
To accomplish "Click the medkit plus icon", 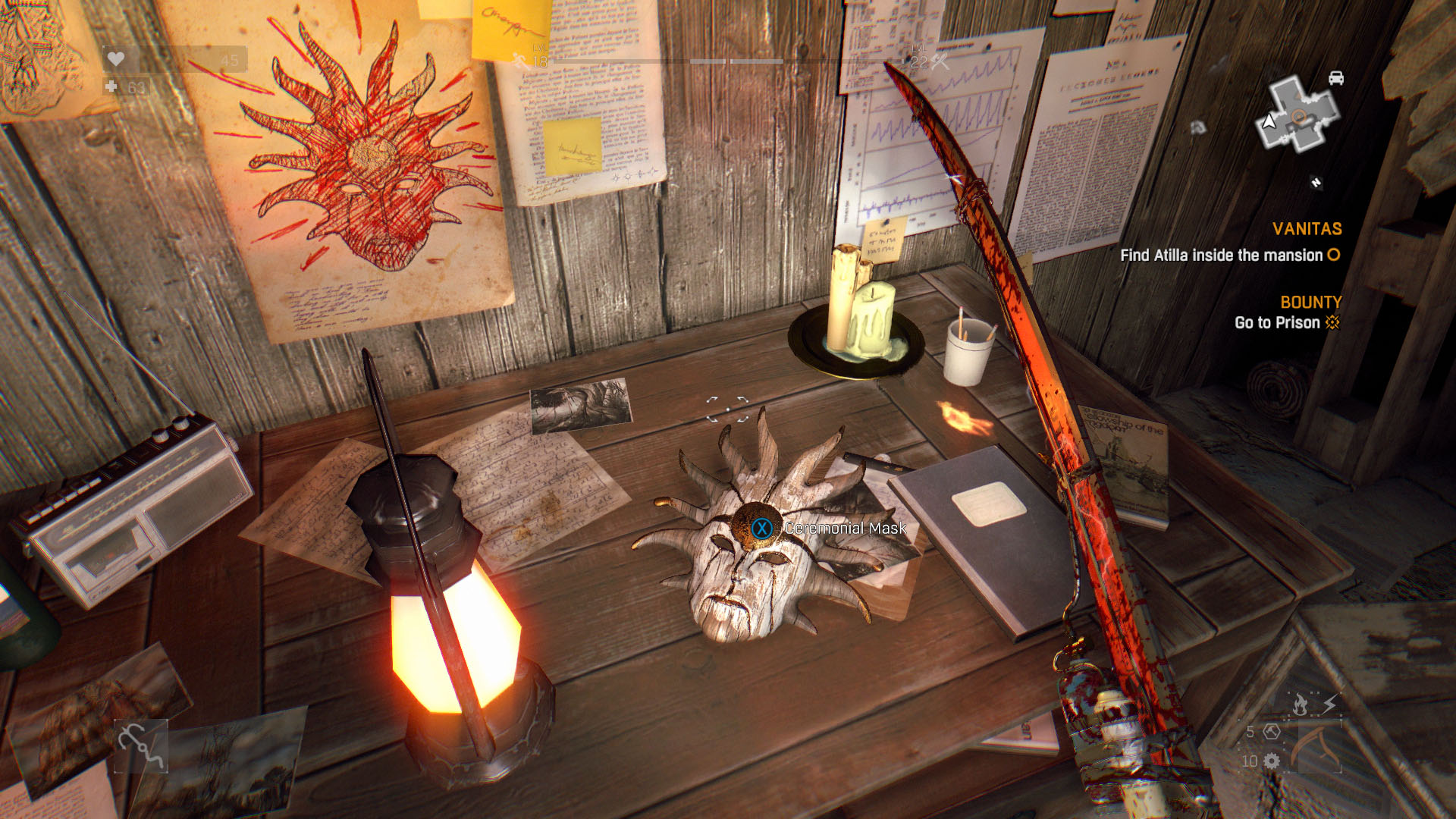I will (x=111, y=86).
